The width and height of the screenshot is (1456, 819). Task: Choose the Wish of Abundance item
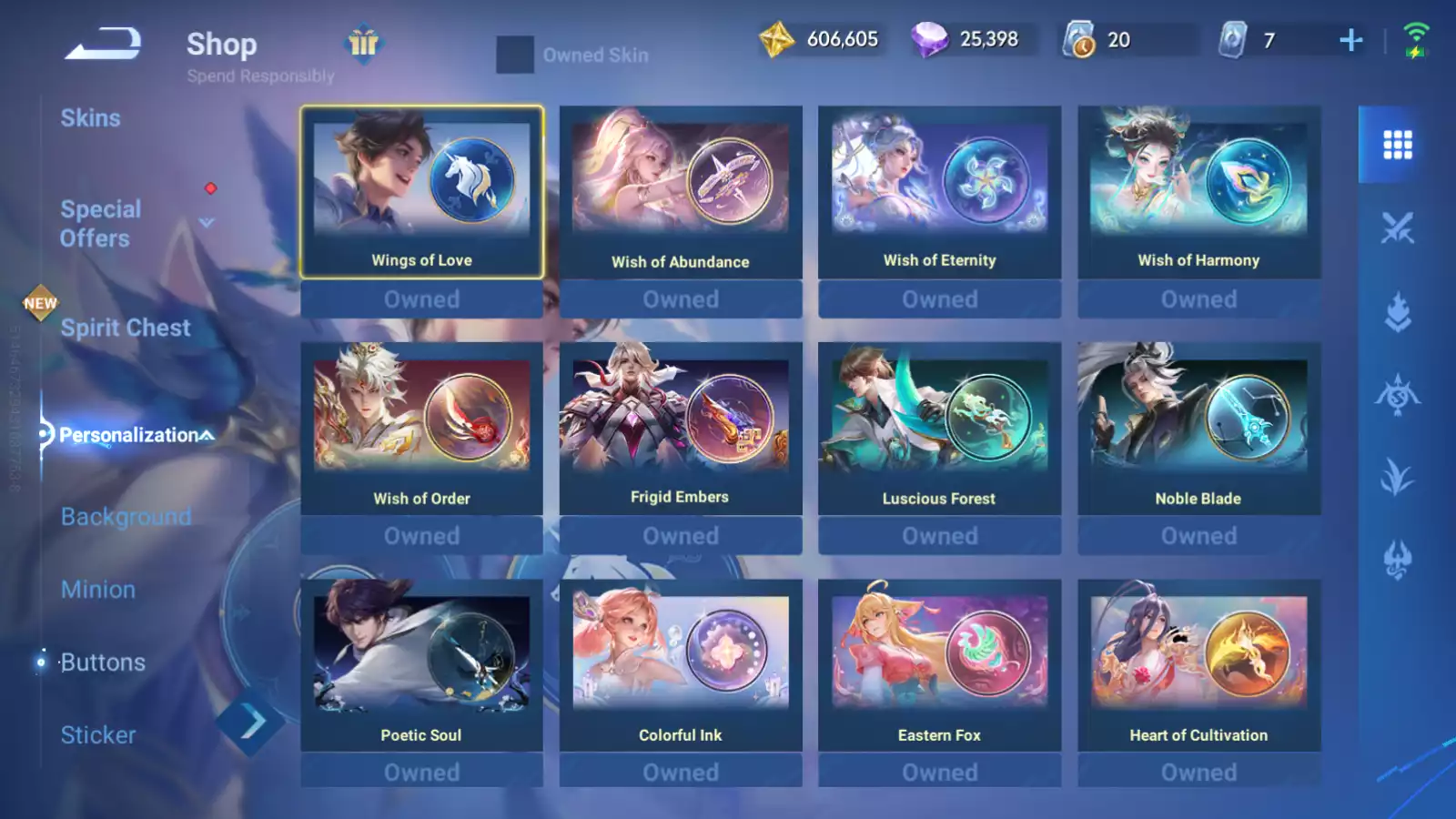(681, 191)
